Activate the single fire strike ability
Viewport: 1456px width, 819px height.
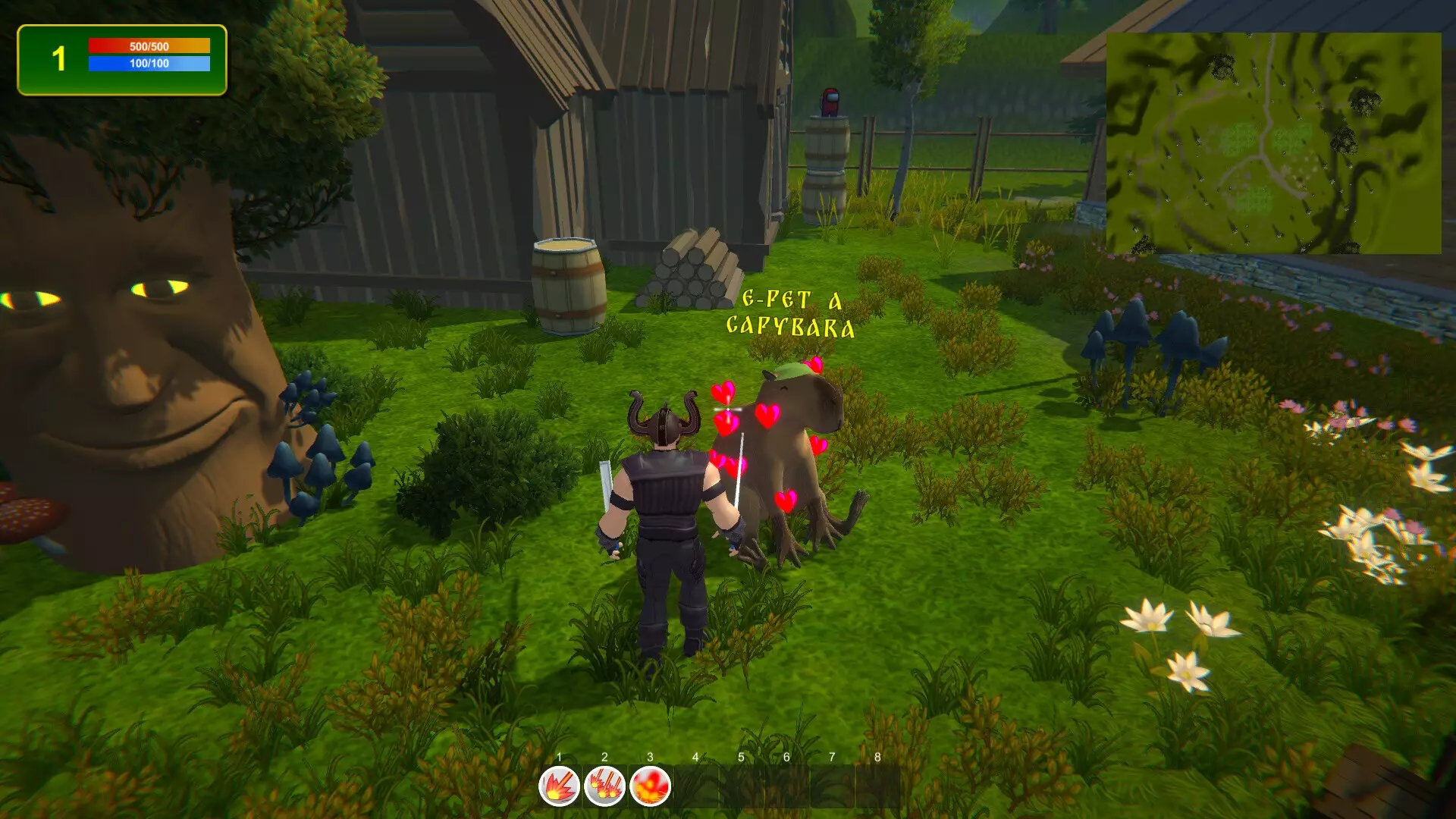point(559,786)
